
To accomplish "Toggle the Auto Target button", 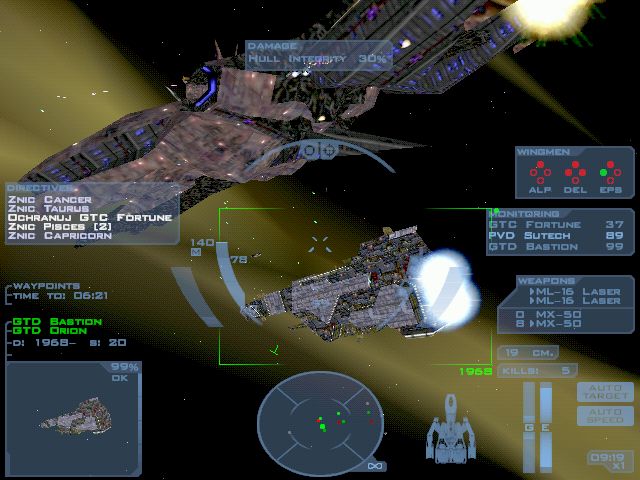I will point(605,391).
